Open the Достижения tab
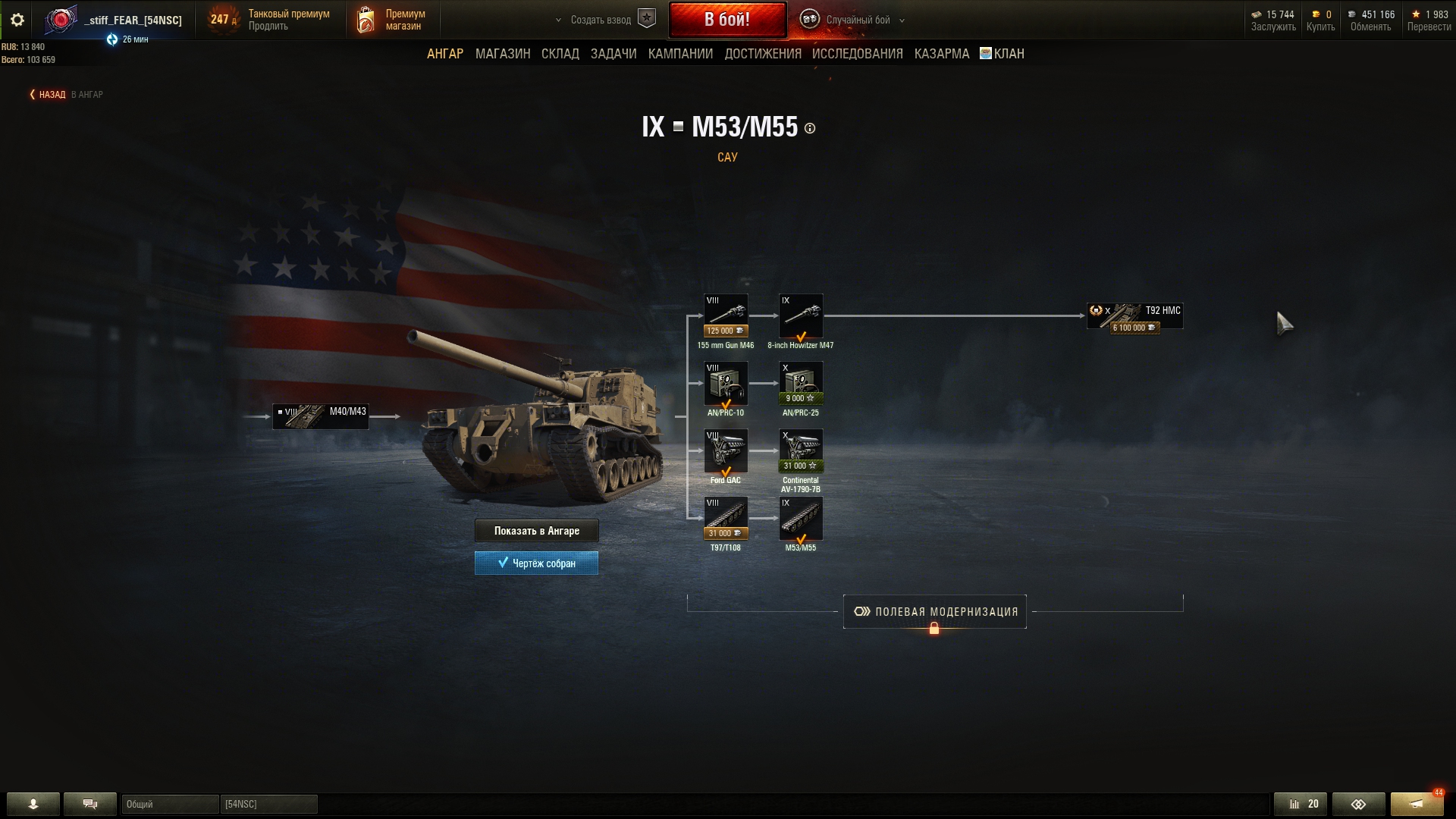Image resolution: width=1456 pixels, height=819 pixels. [762, 54]
